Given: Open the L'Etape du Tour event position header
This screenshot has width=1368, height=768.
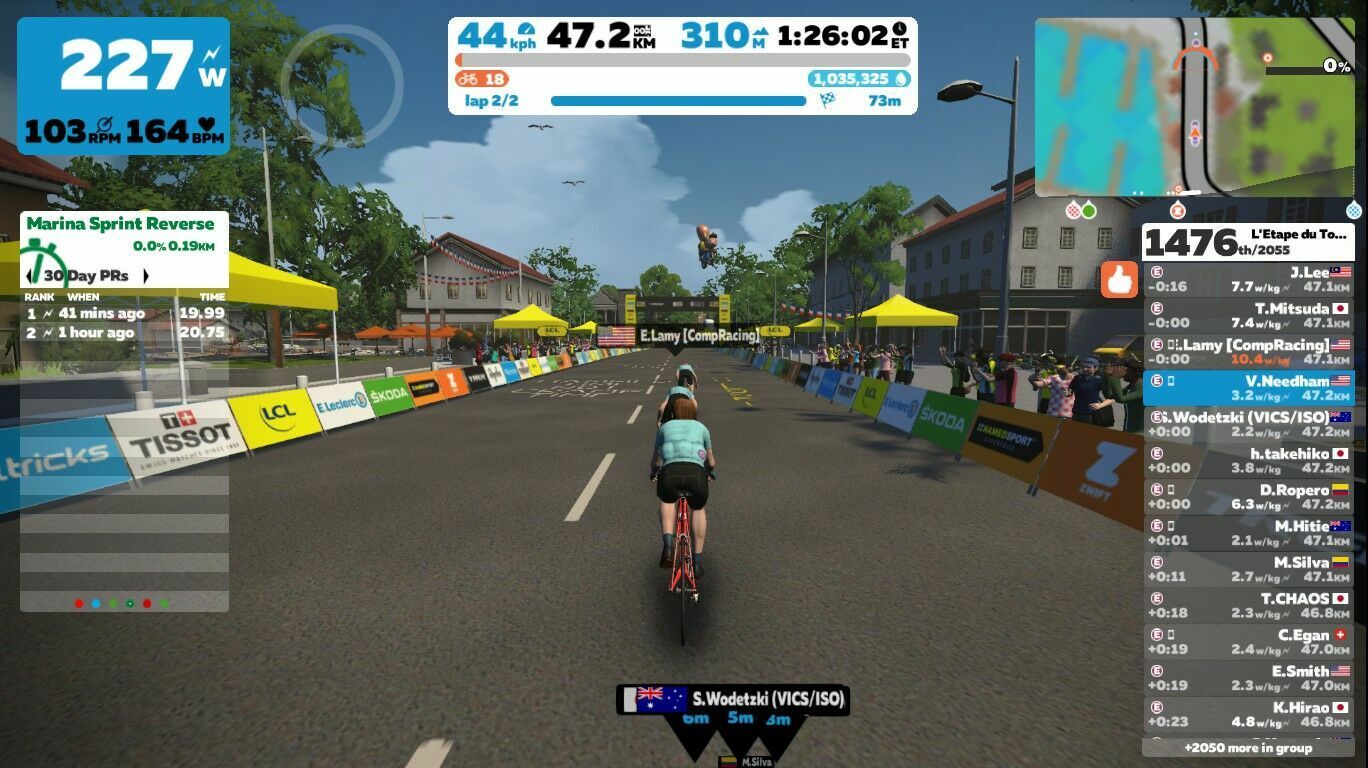Looking at the screenshot, I should 1248,242.
